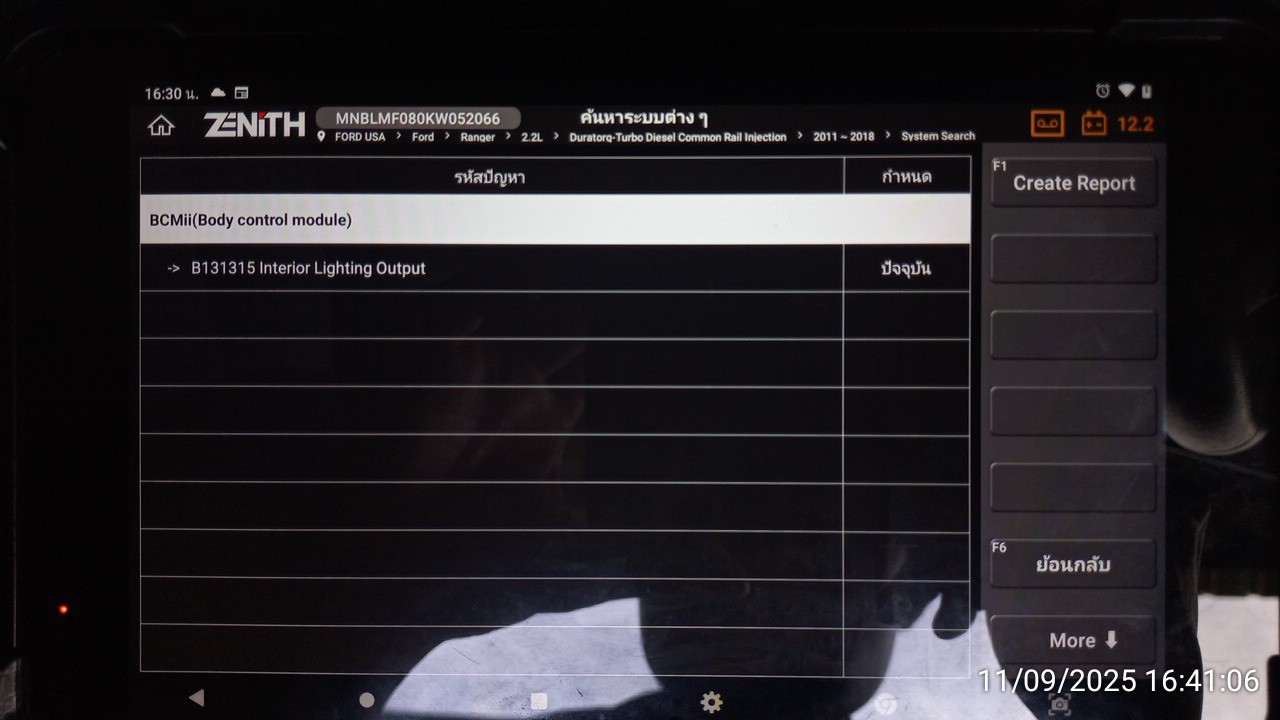The height and width of the screenshot is (720, 1280).
Task: Take a screenshot with the camera icon
Action: 1059,704
